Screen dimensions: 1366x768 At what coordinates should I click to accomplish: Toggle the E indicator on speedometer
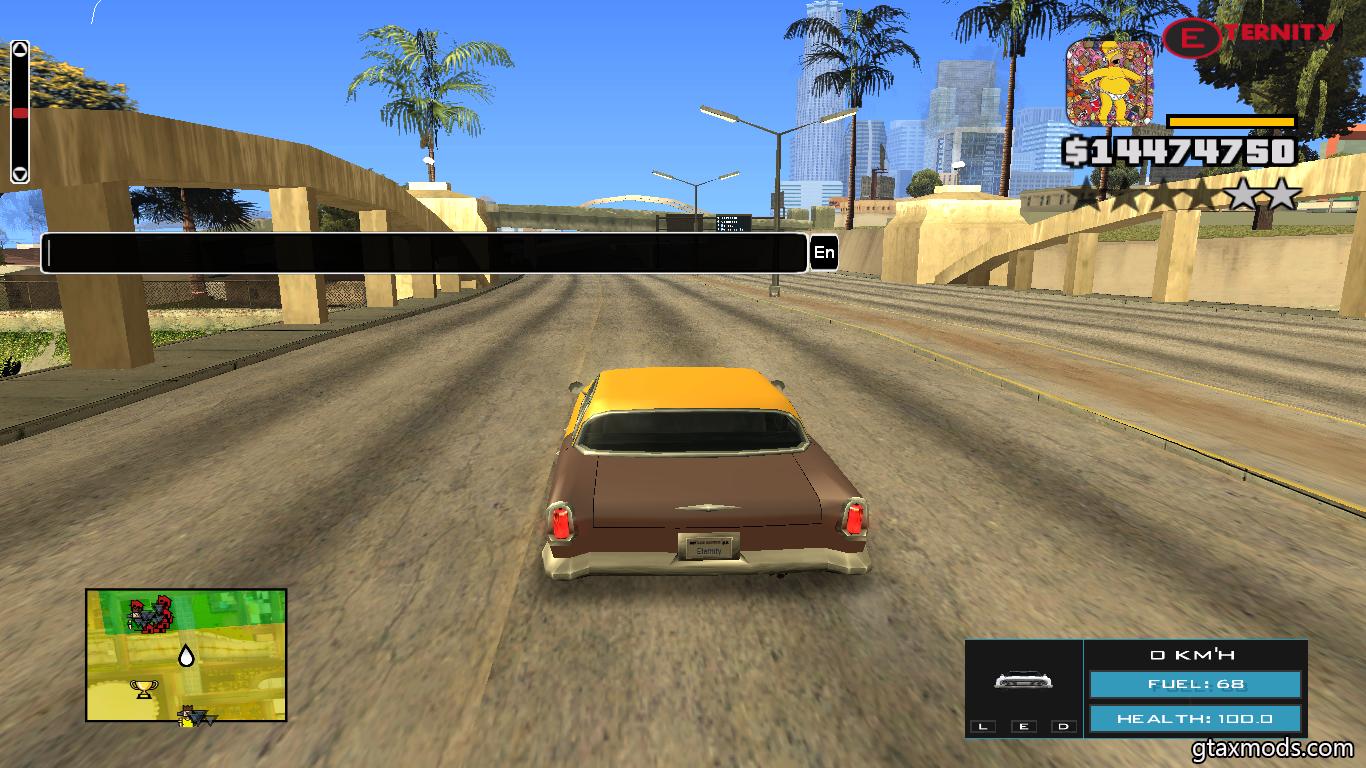(x=1023, y=726)
